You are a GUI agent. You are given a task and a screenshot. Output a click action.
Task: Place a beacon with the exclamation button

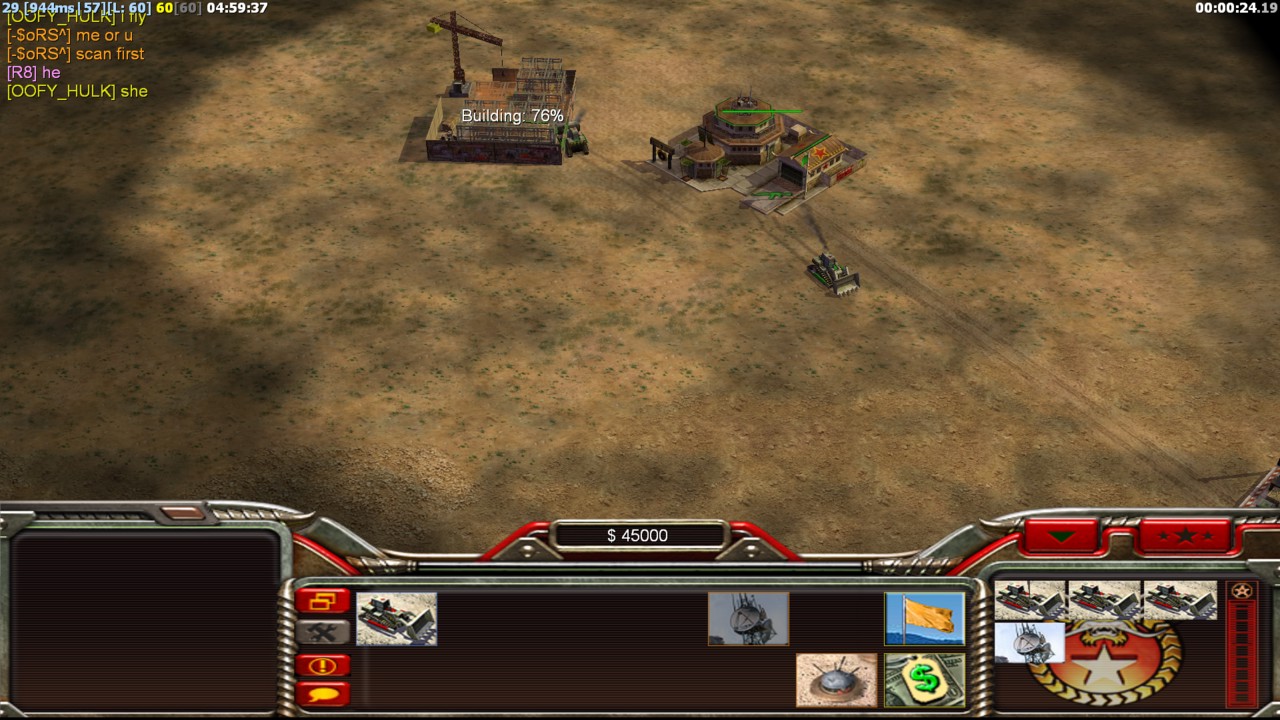pyautogui.click(x=322, y=665)
